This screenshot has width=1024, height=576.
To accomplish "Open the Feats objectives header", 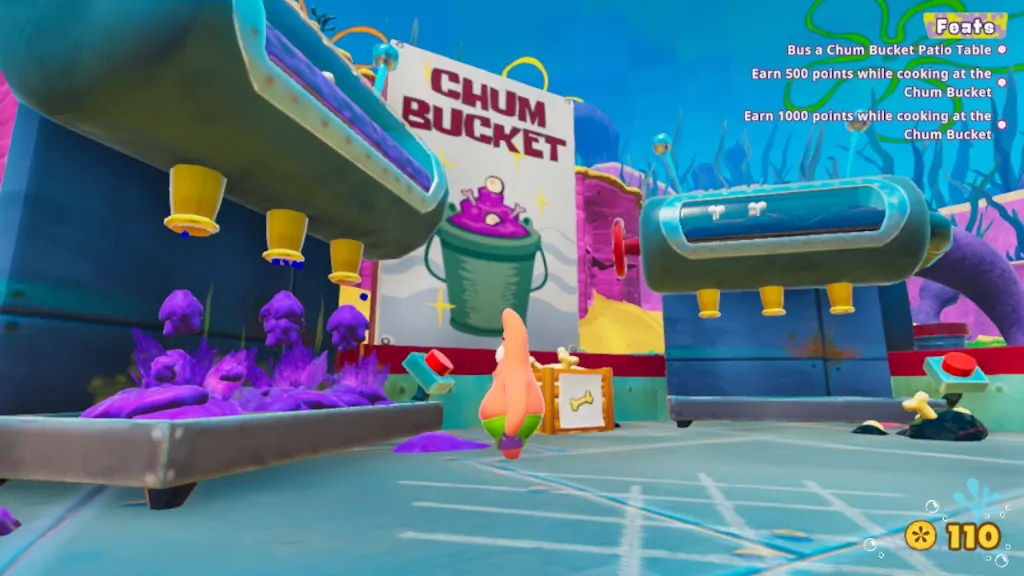I will point(964,26).
